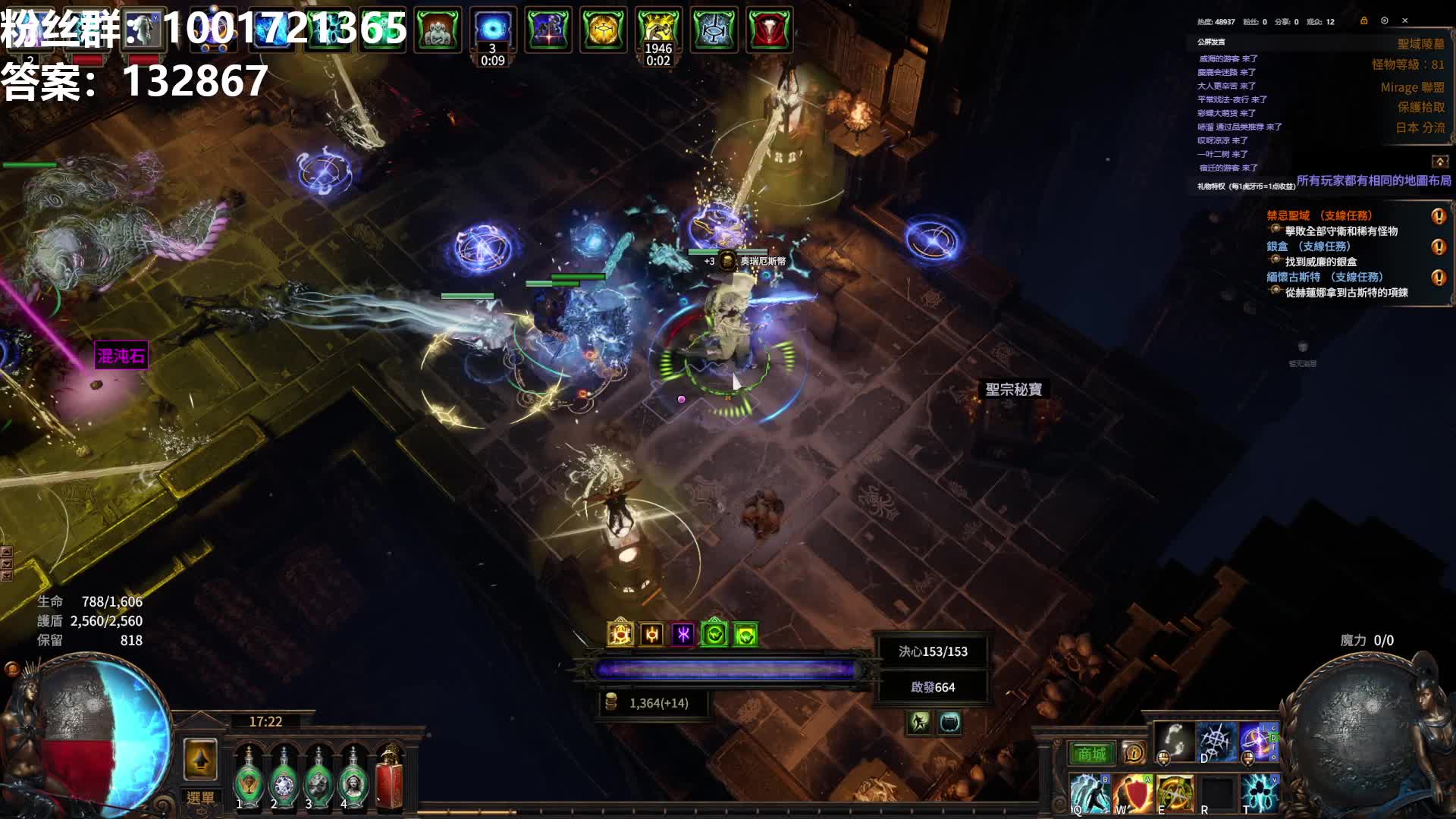Viewport: 1456px width, 819px height.
Task: Click the orange info speech-bubble icon
Action: pos(1134,753)
